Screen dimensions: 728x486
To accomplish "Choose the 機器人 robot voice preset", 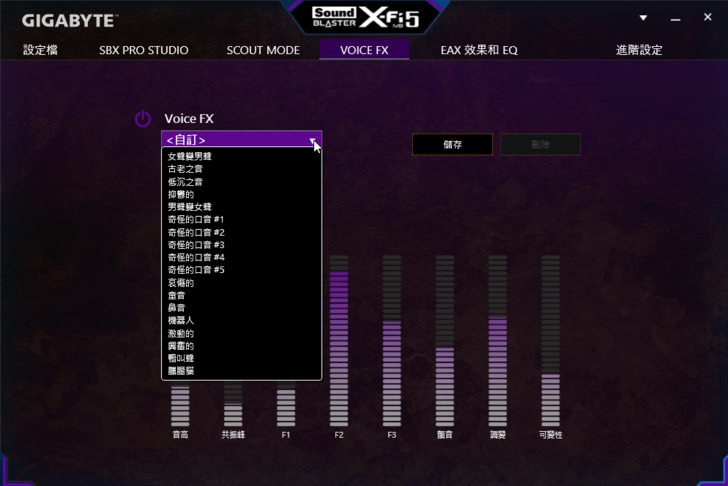I will coord(181,320).
